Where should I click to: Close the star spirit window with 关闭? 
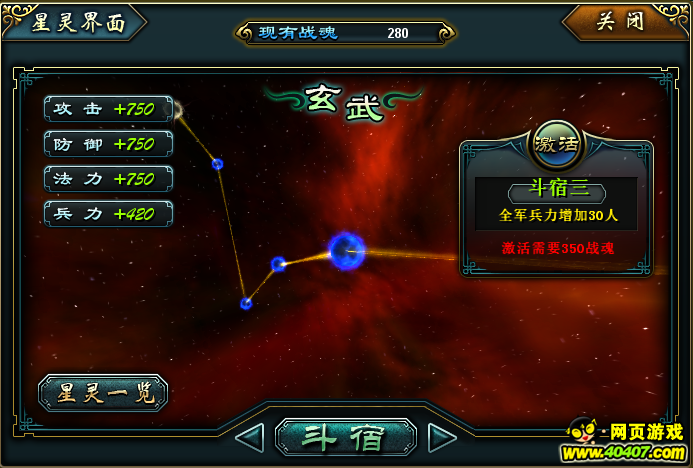point(621,21)
